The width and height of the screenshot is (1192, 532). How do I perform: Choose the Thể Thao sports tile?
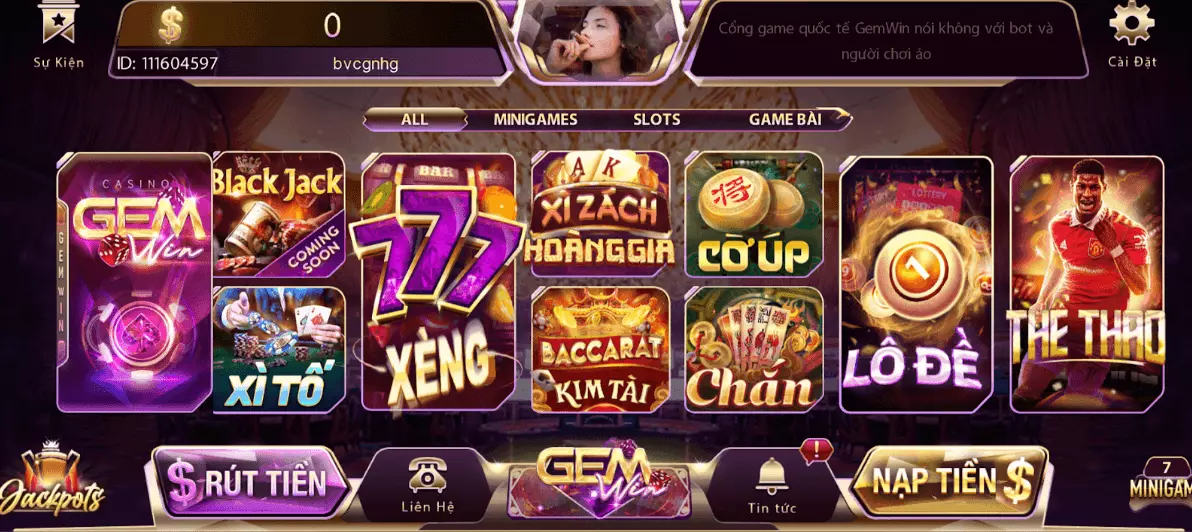point(1086,284)
